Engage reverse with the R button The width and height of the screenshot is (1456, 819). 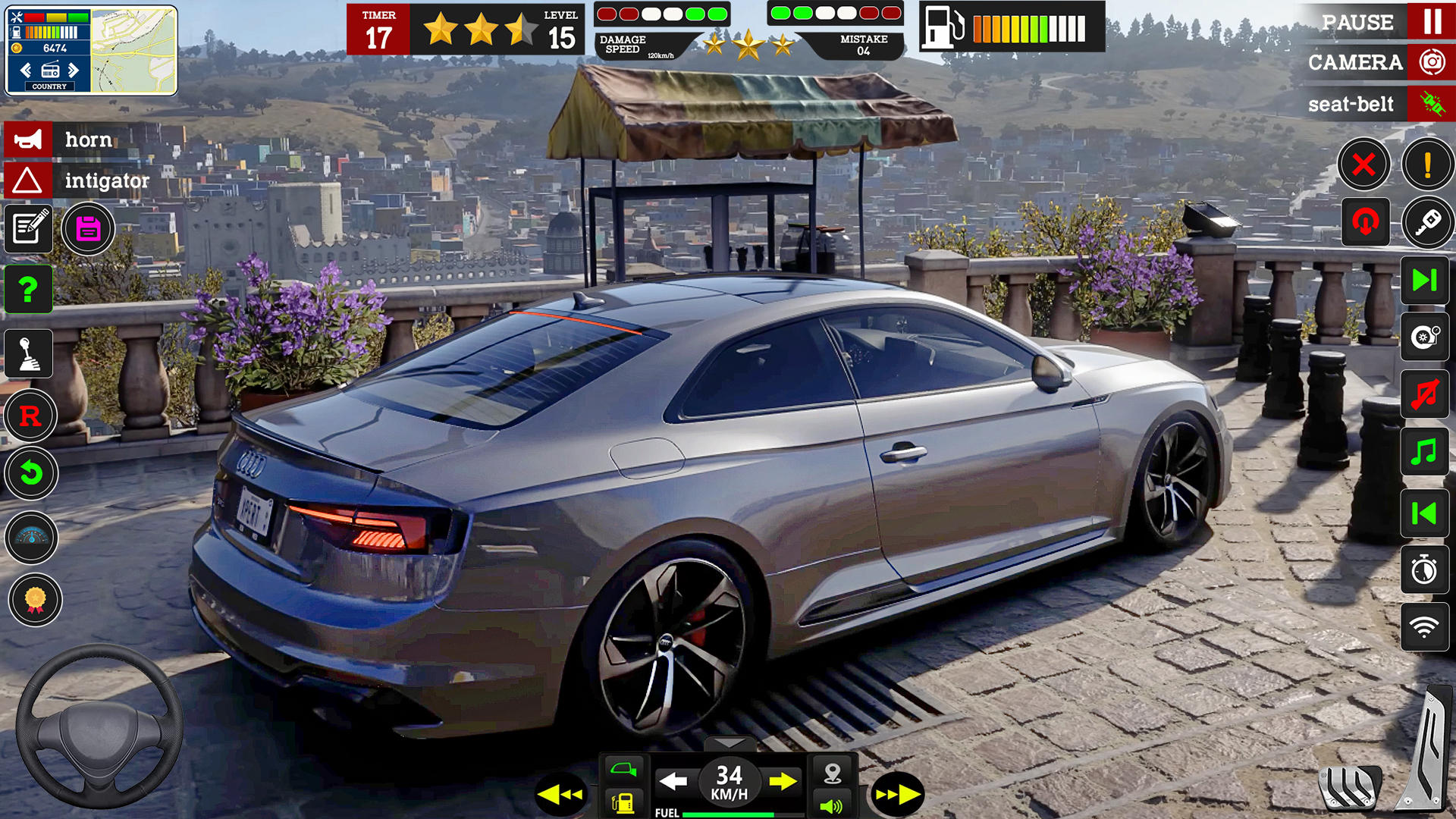pyautogui.click(x=30, y=416)
